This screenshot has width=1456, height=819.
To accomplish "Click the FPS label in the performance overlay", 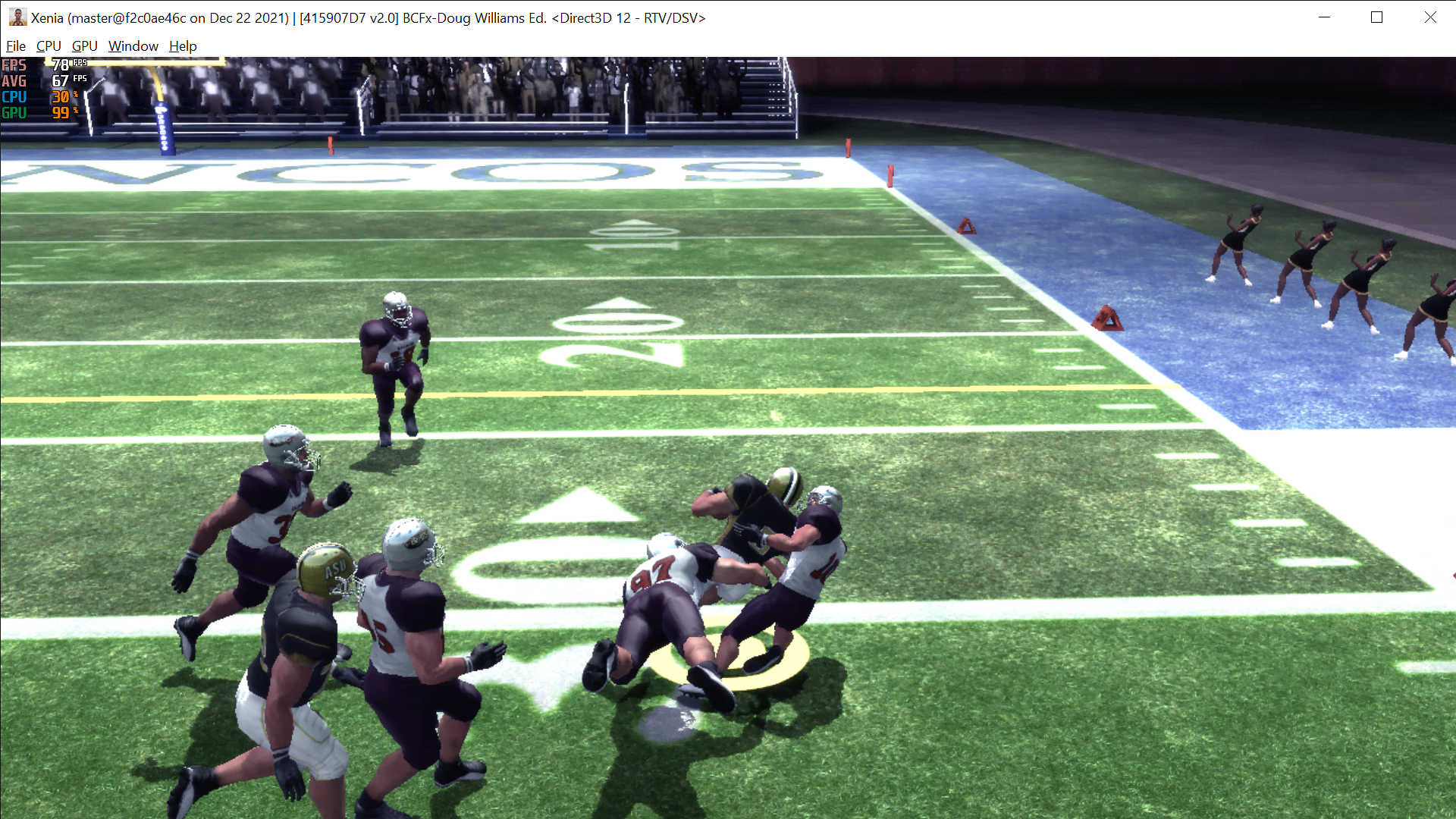I will (x=14, y=65).
